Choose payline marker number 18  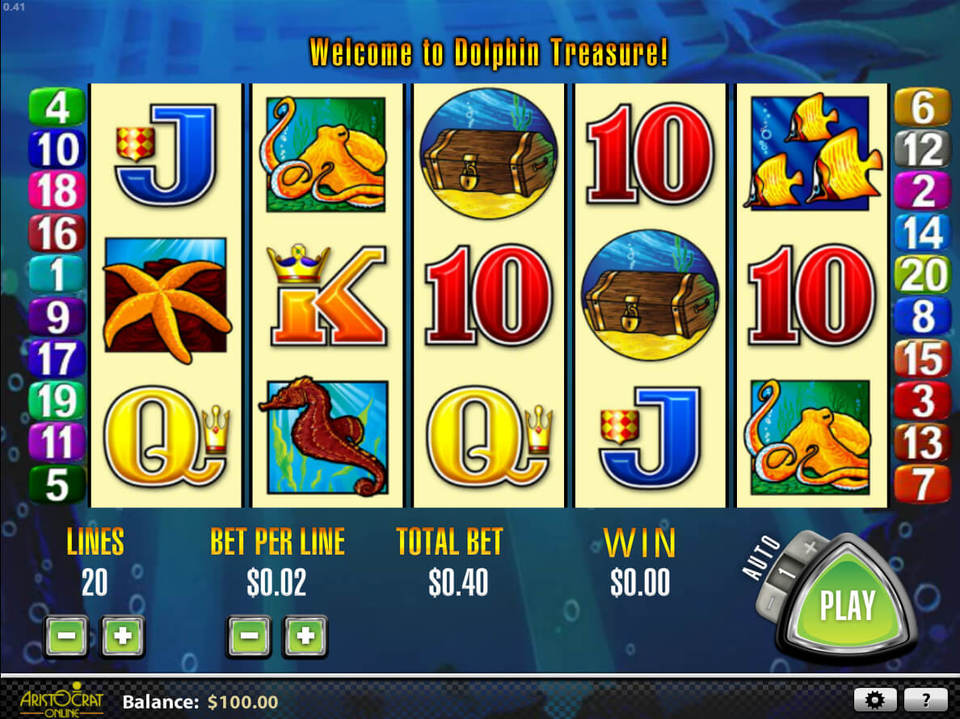tap(58, 192)
